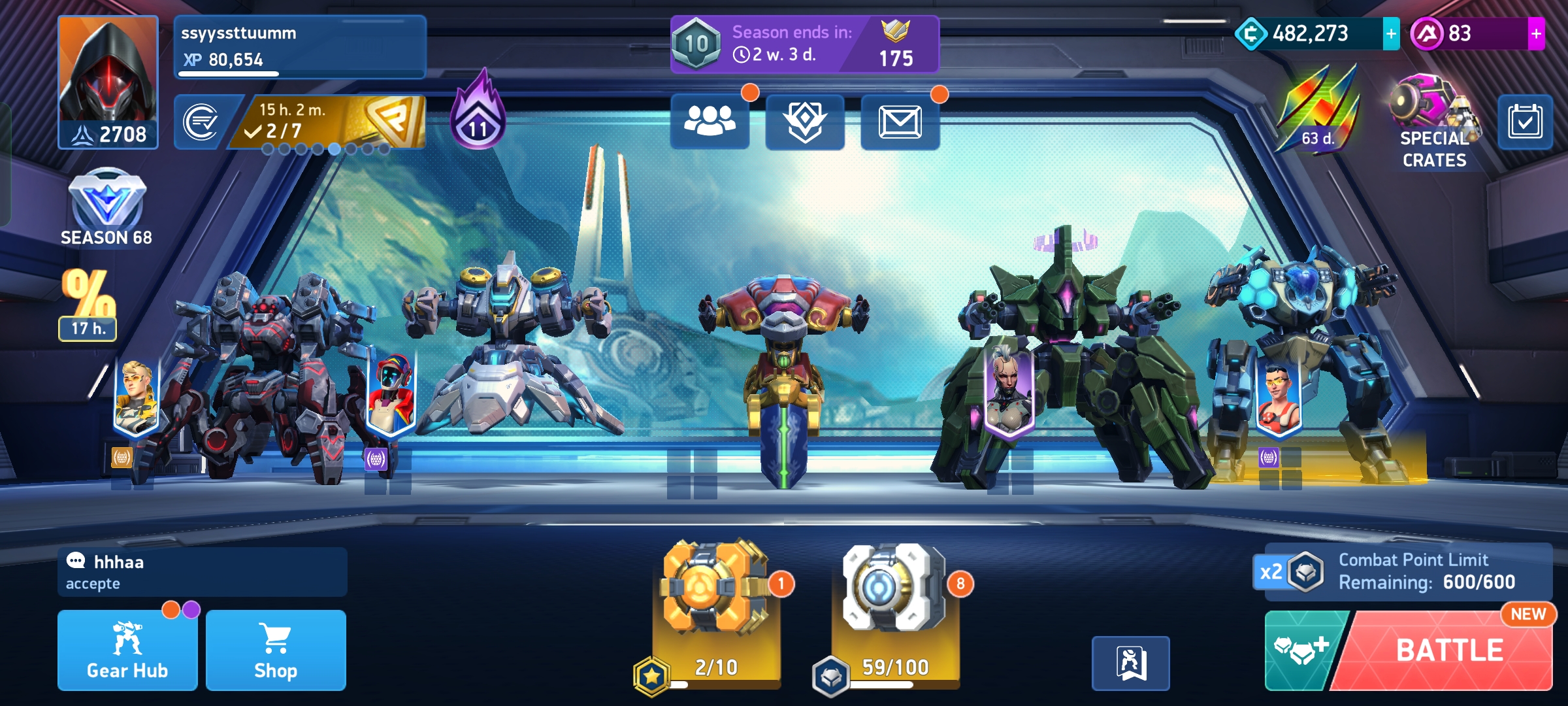
Task: Buy A-coins using the pink plus
Action: click(1536, 34)
